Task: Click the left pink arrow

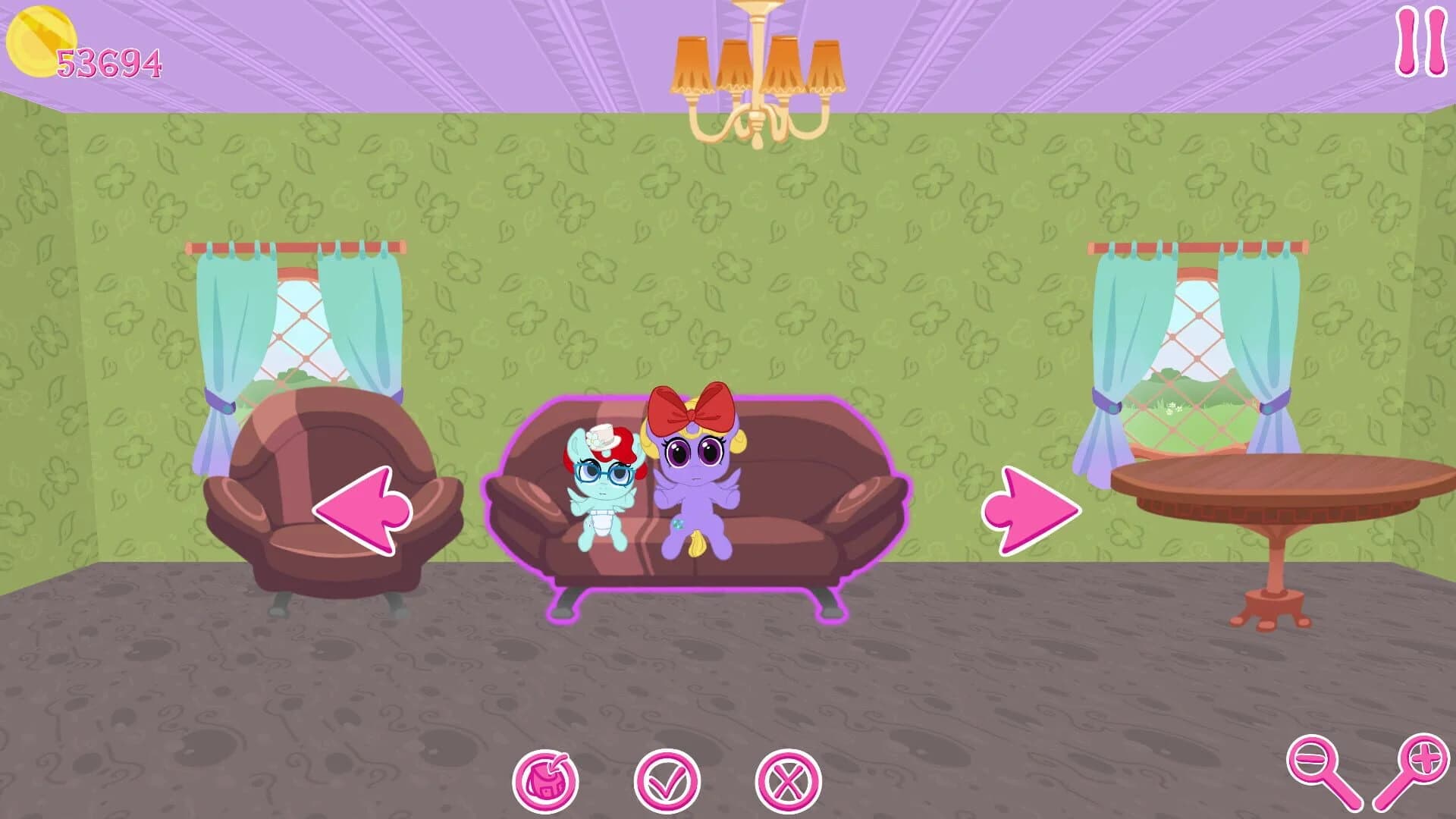Action: pyautogui.click(x=364, y=508)
